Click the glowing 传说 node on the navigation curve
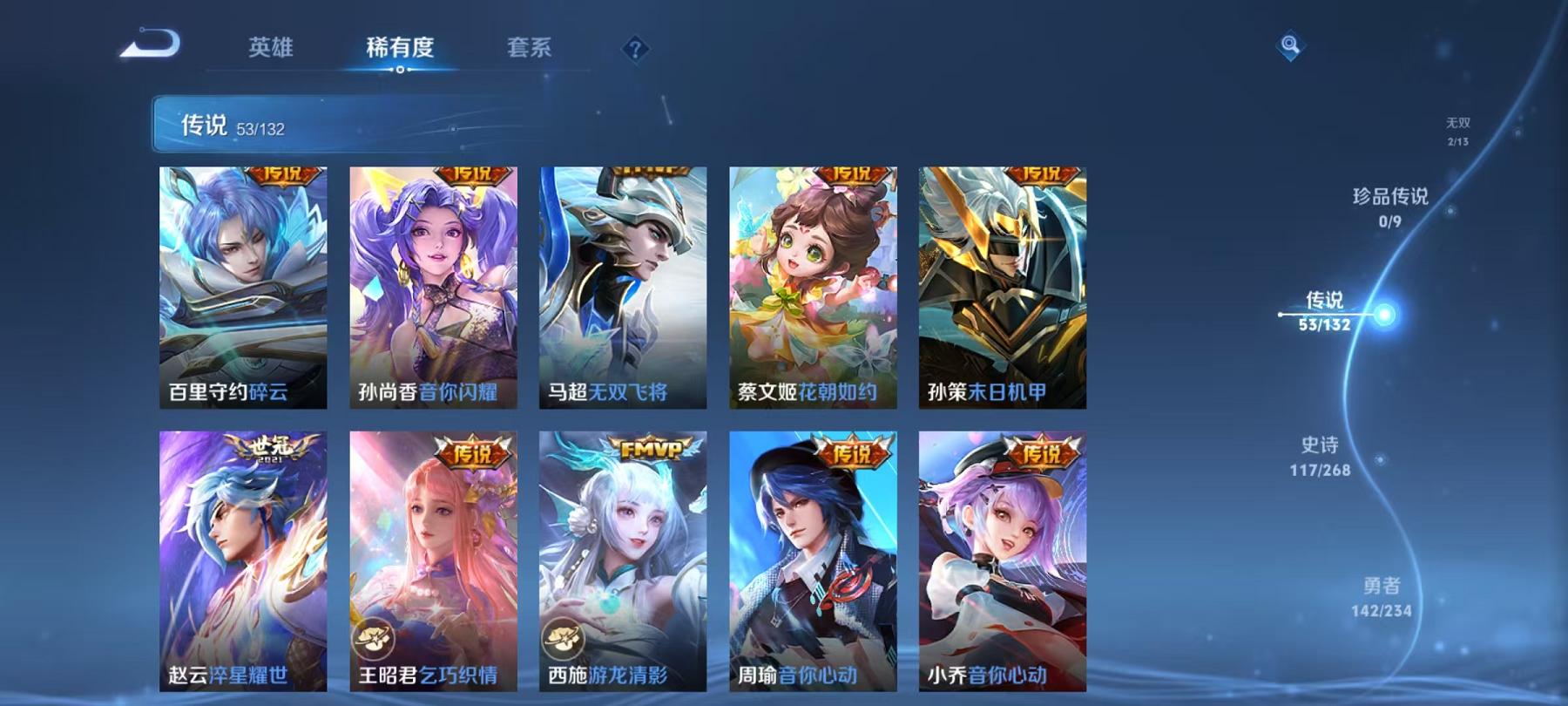Viewport: 1568px width, 706px height. pyautogui.click(x=1384, y=316)
